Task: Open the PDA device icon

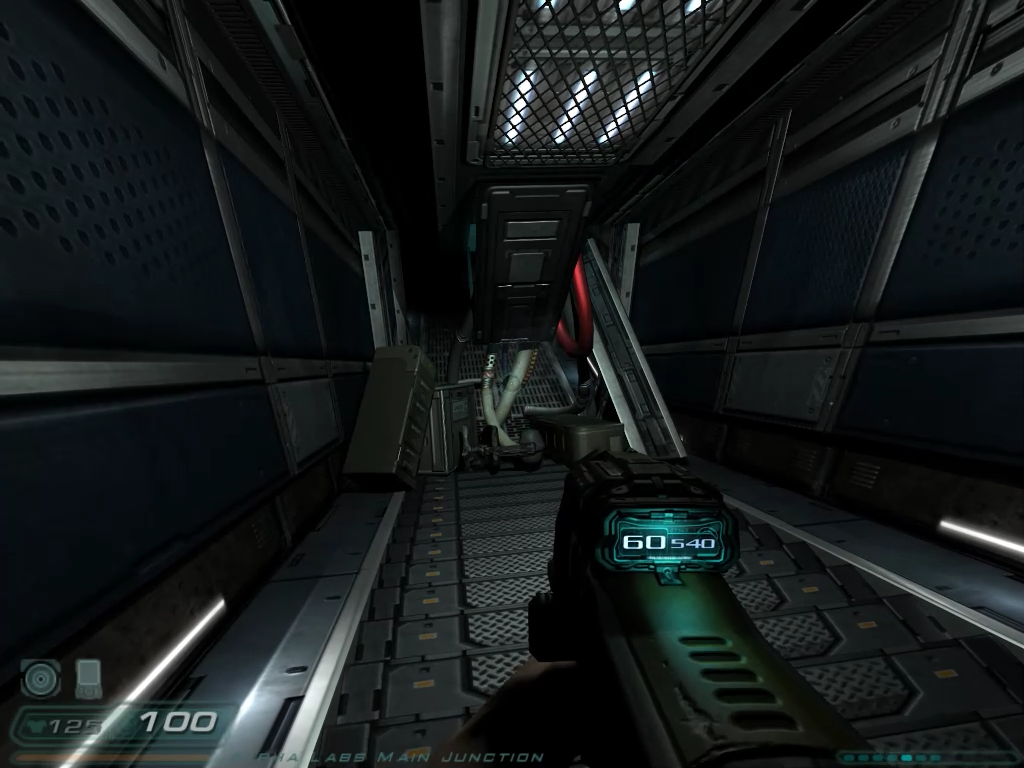Action: coord(88,678)
